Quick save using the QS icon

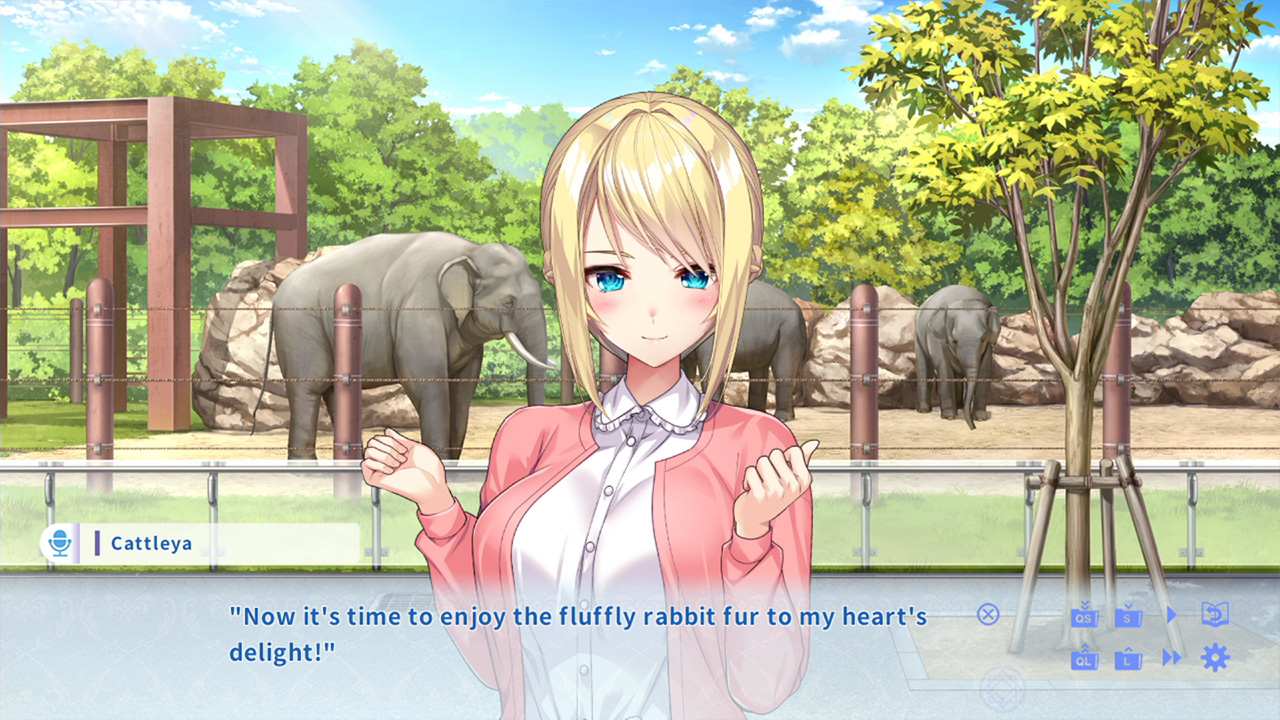(1084, 617)
